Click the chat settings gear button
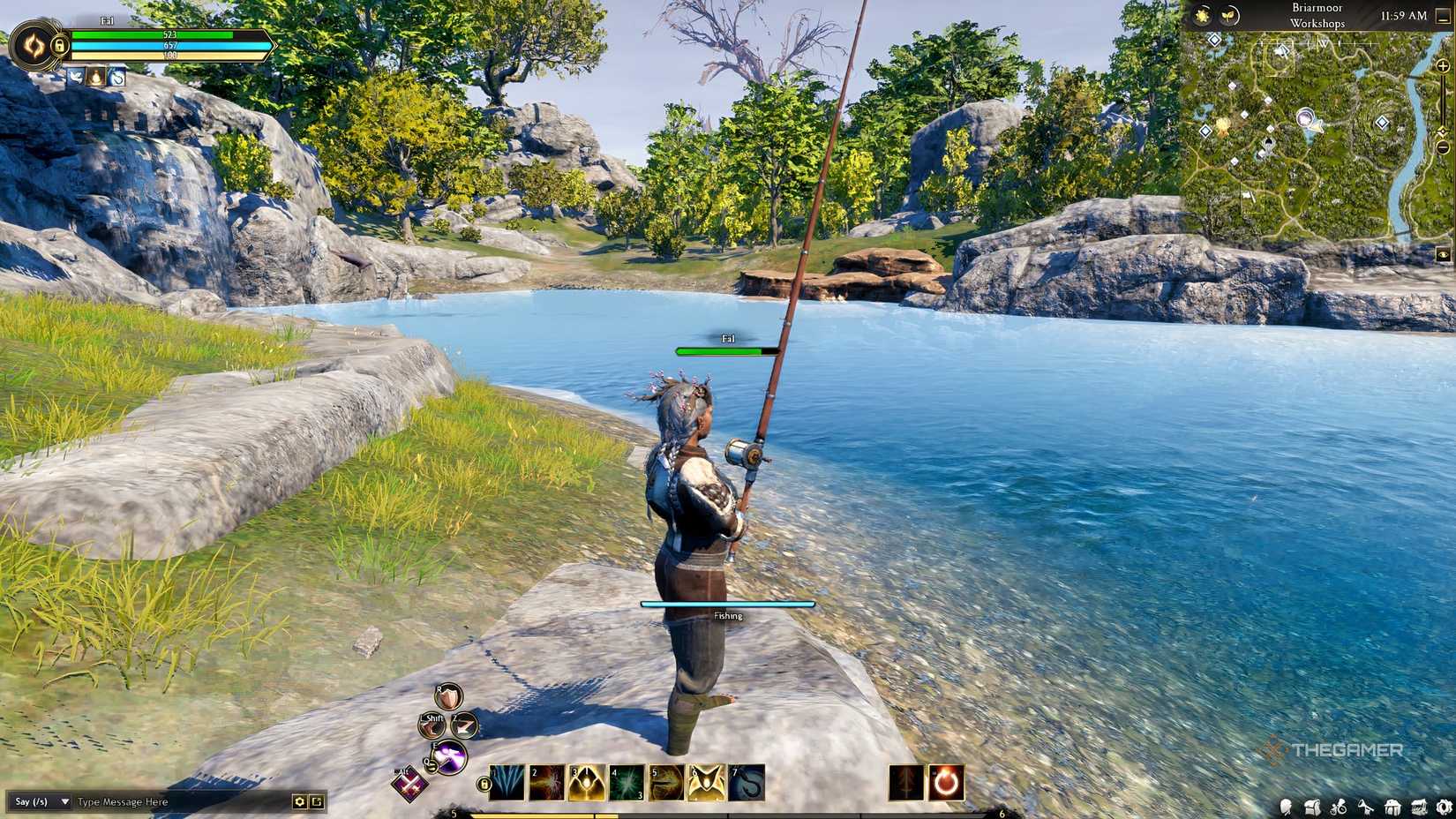 [x=299, y=801]
